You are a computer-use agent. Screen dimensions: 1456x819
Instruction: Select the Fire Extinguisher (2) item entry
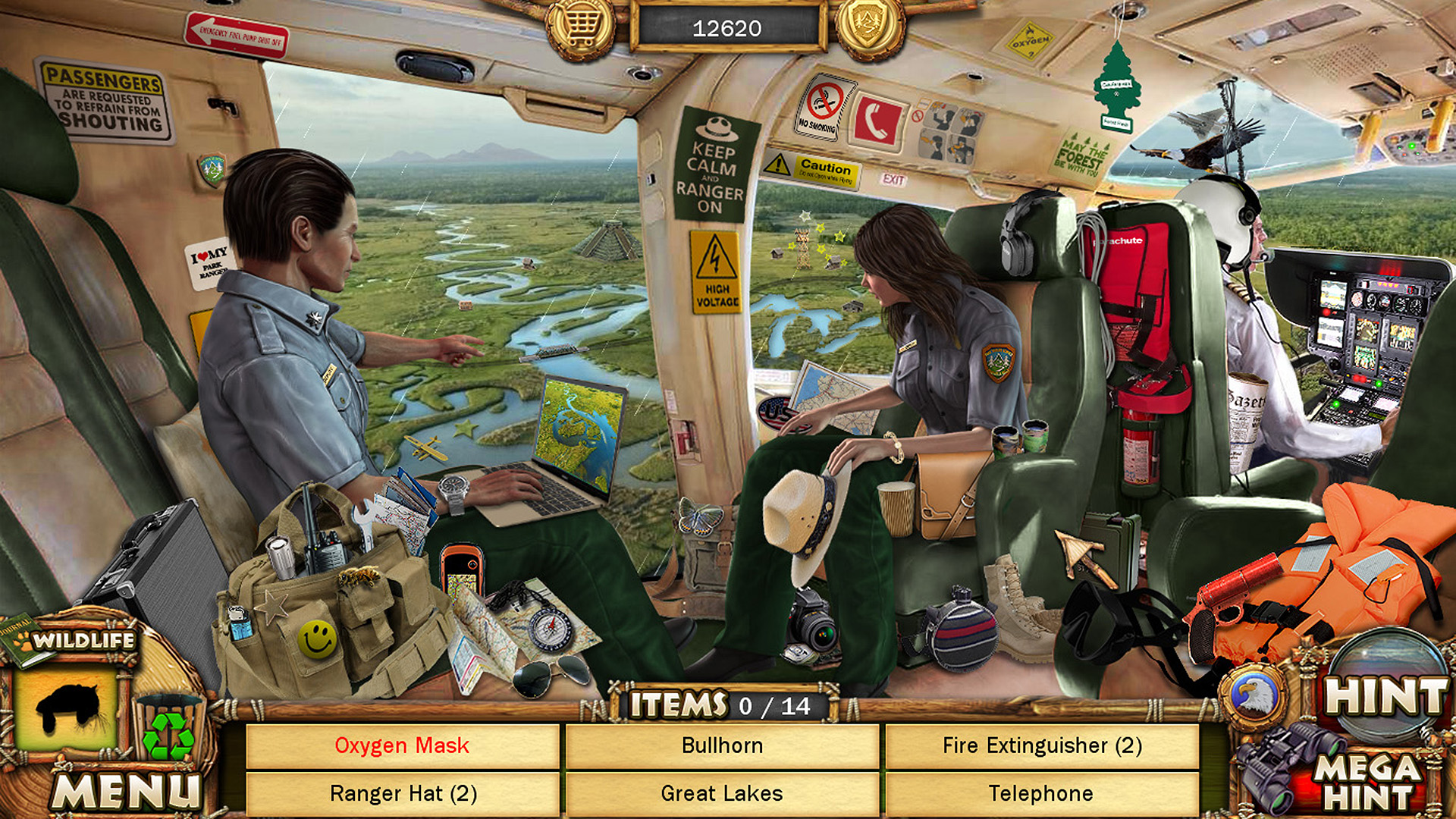(x=1040, y=745)
